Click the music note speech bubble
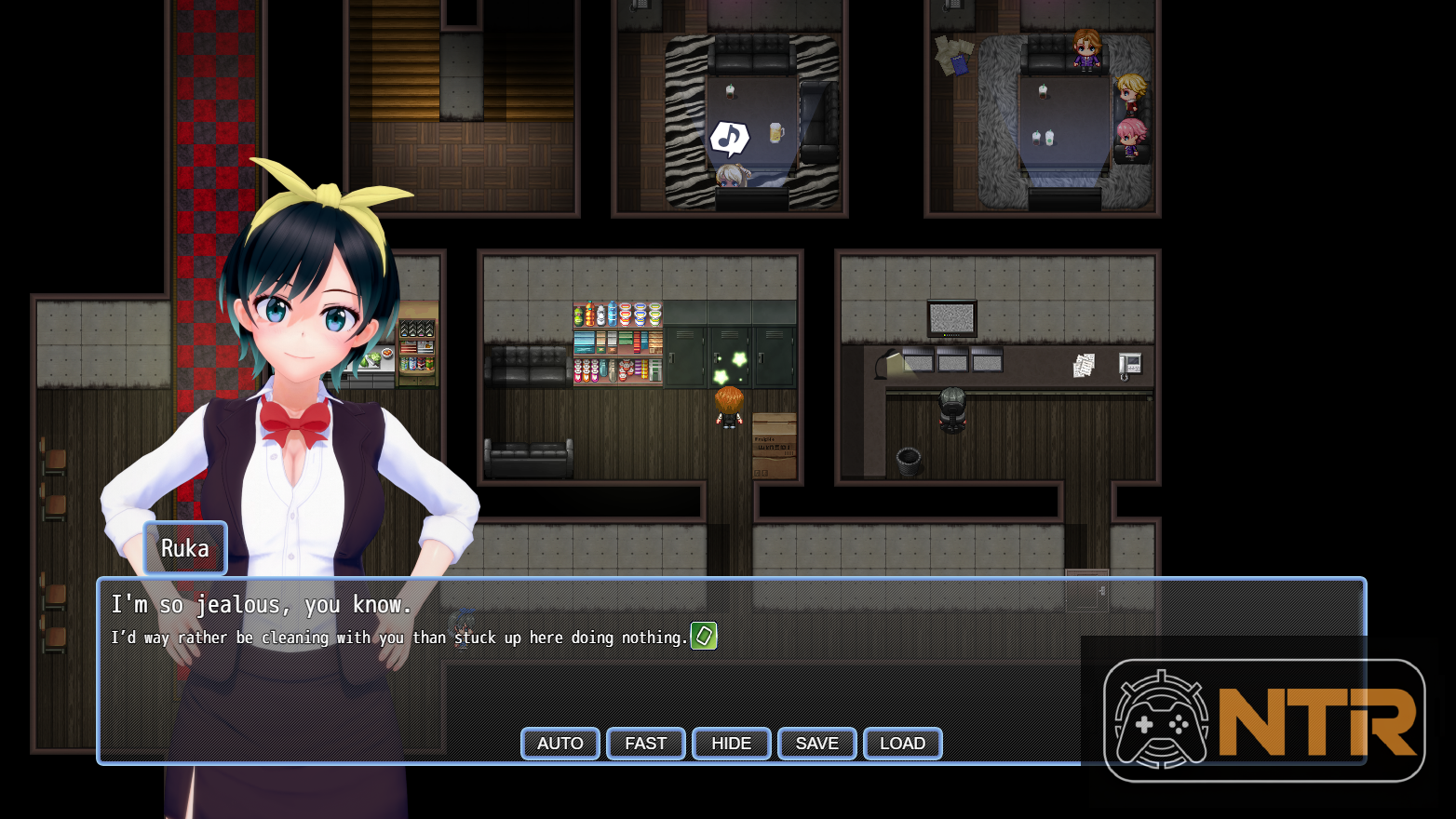Screen dimensions: 1456x819 pyautogui.click(x=729, y=138)
